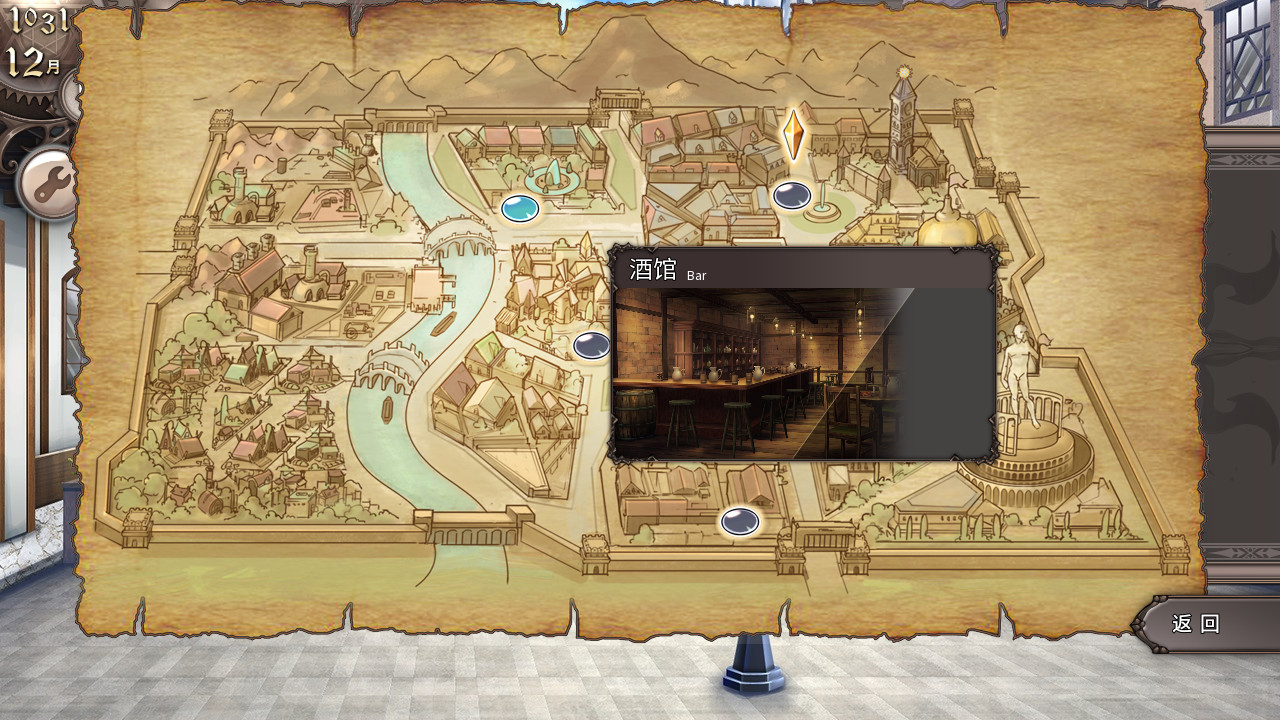
Task: Select the cyan fountain plaza map marker
Action: 518,207
